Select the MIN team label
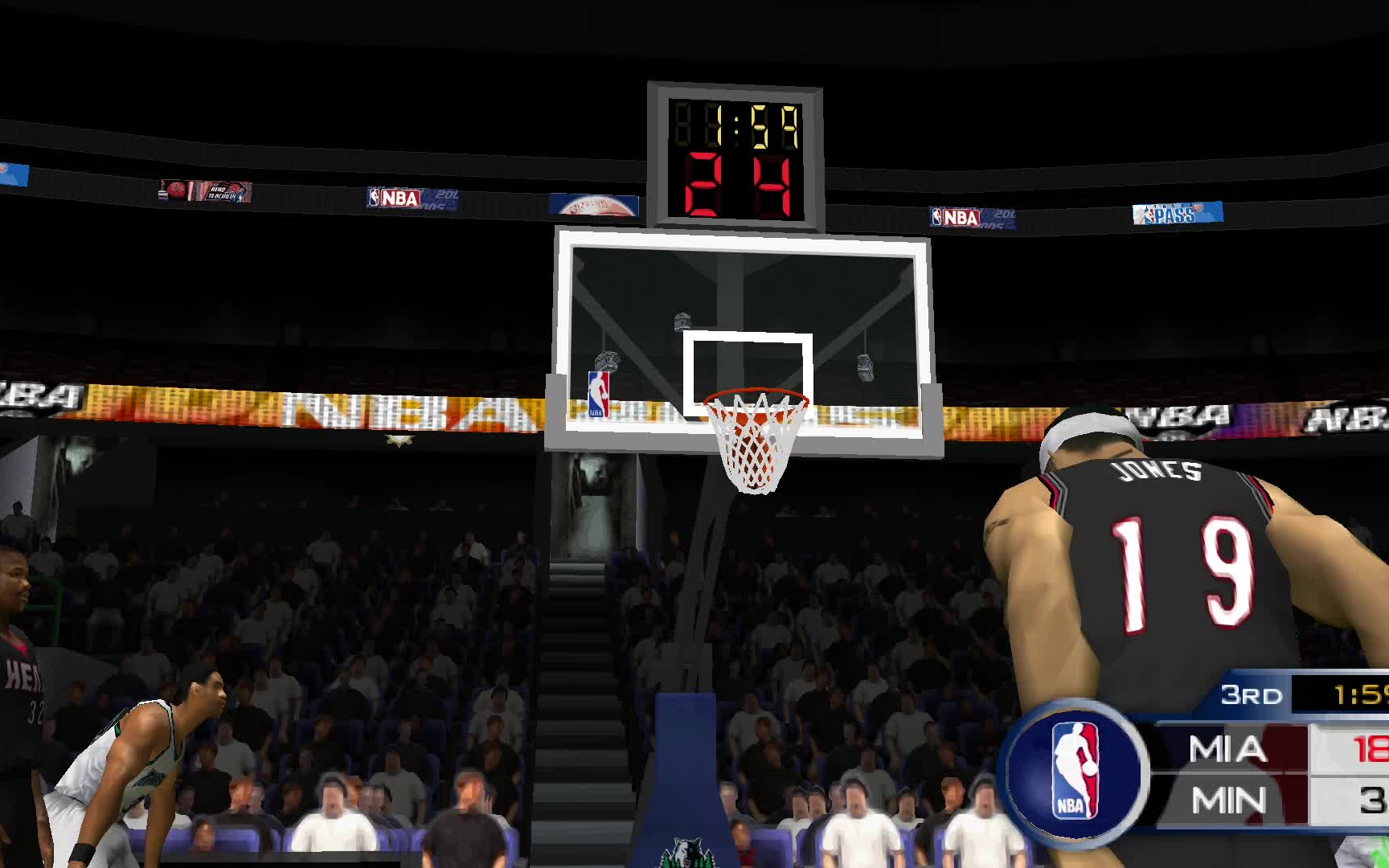 tap(1228, 801)
